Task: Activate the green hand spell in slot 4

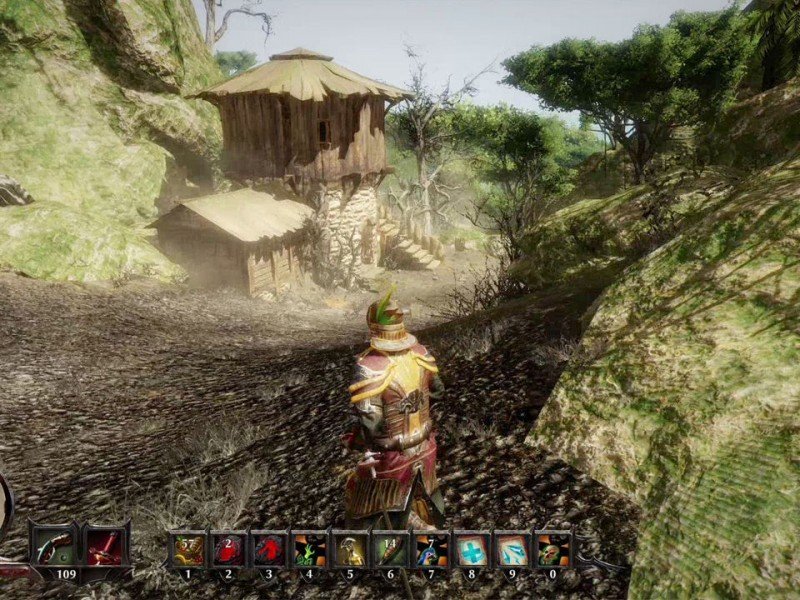Action: click(x=309, y=549)
